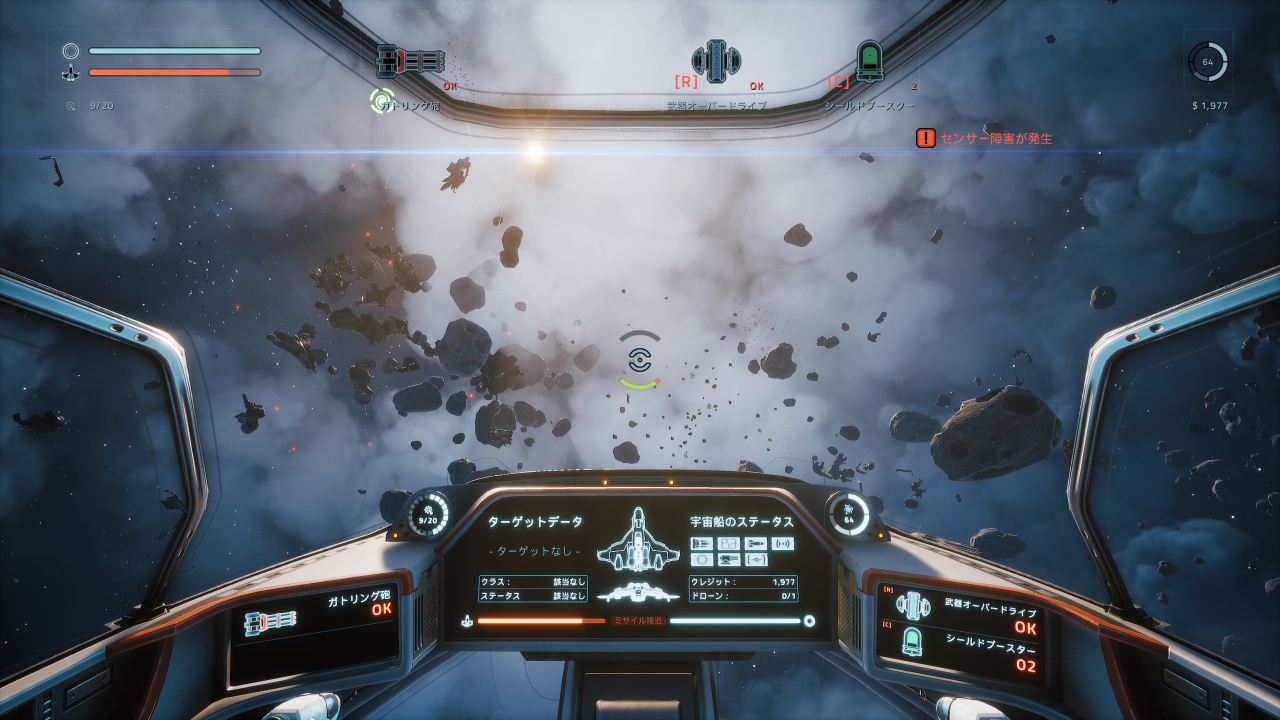Screen dimensions: 1280x720
Task: Choose shield booster on the cockpit device display
Action: coord(912,643)
